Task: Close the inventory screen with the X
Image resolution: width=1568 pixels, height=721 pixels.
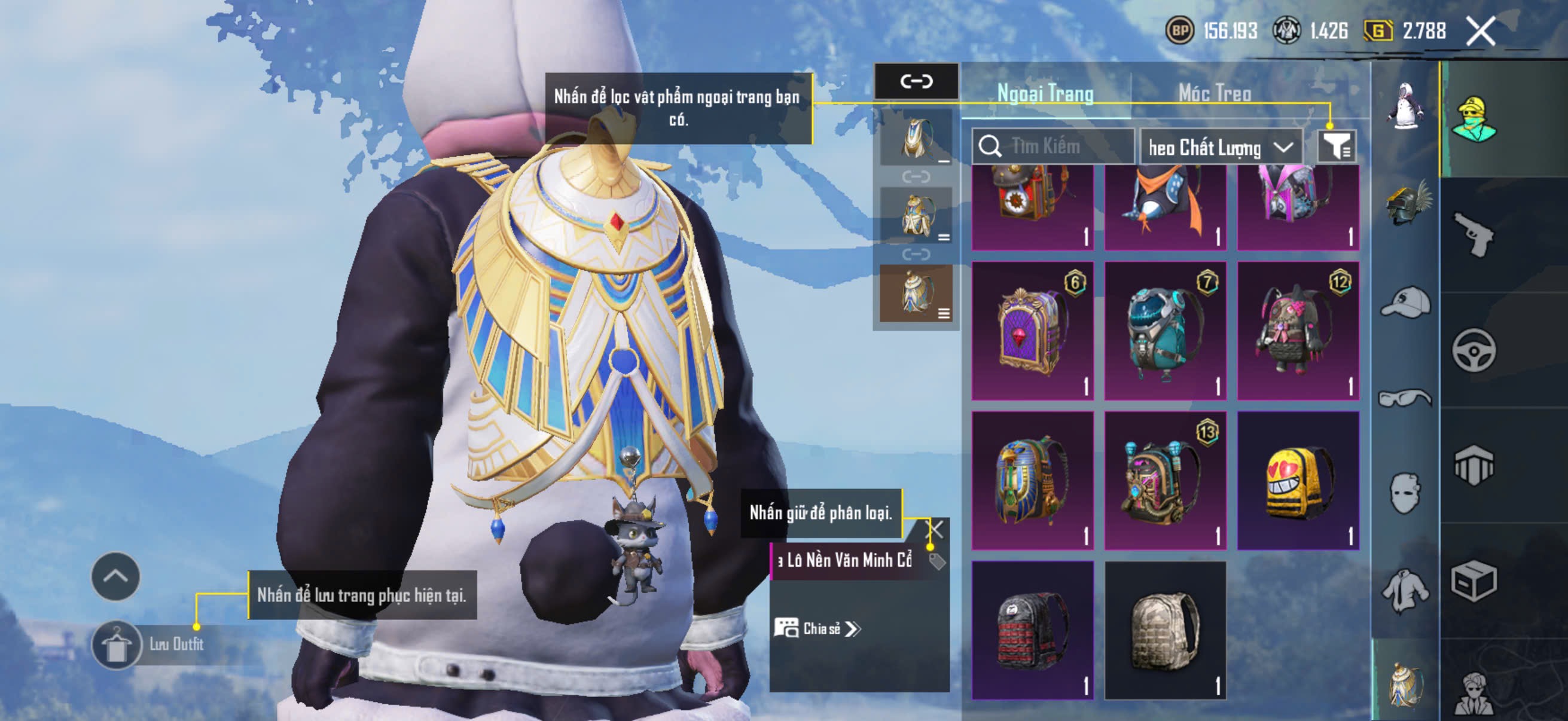Action: [1480, 31]
